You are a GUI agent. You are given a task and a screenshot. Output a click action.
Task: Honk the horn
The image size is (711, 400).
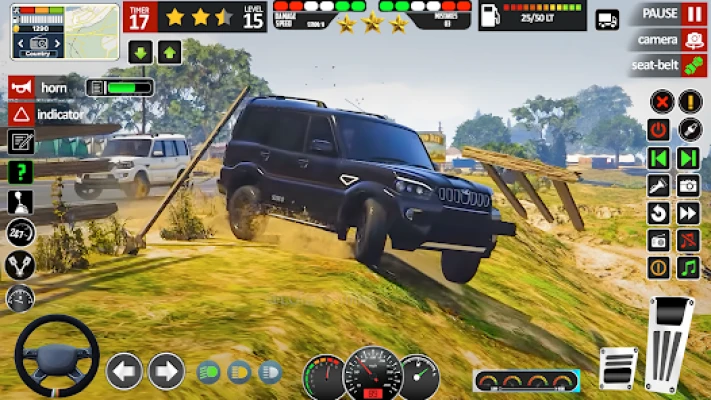(x=20, y=88)
